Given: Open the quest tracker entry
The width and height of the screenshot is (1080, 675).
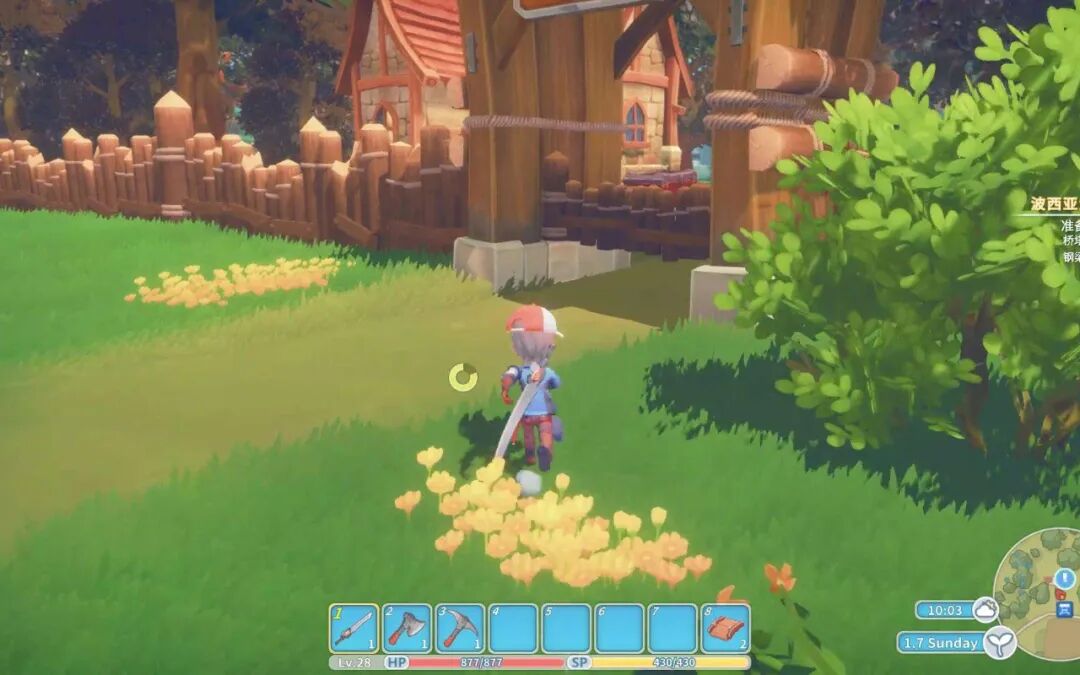Looking at the screenshot, I should coord(1055,205).
